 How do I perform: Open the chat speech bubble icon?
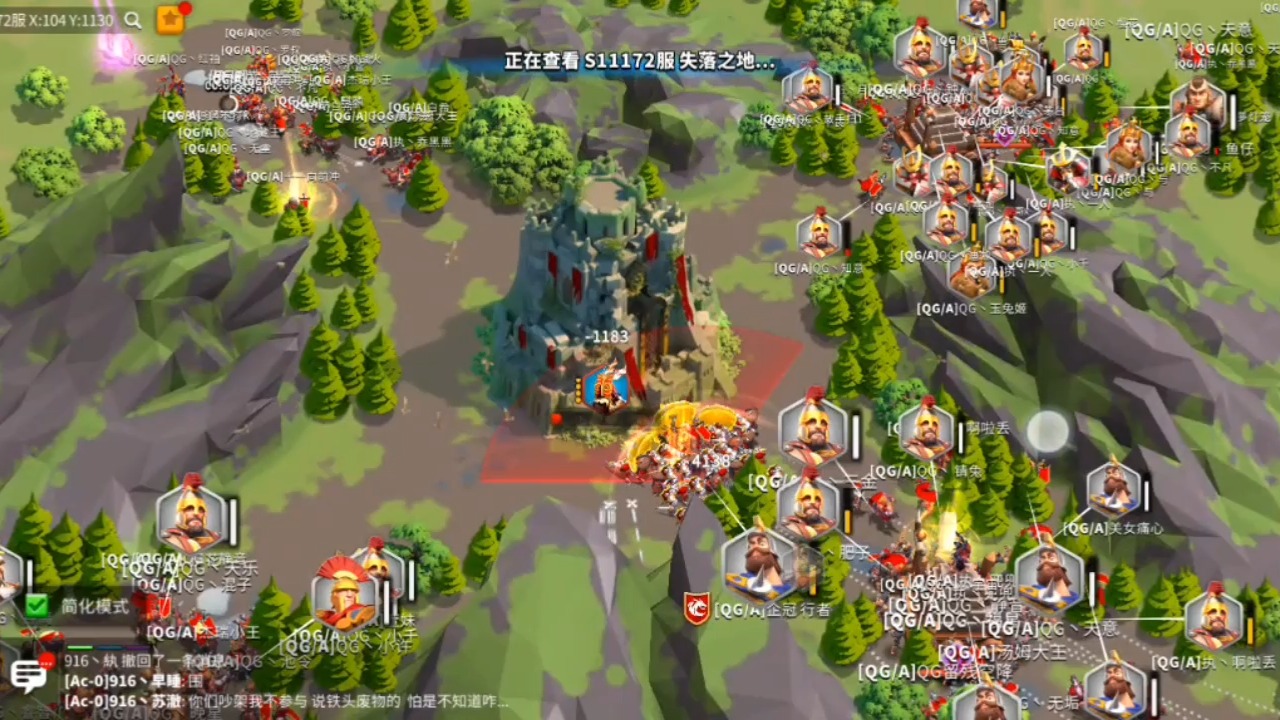pyautogui.click(x=28, y=677)
